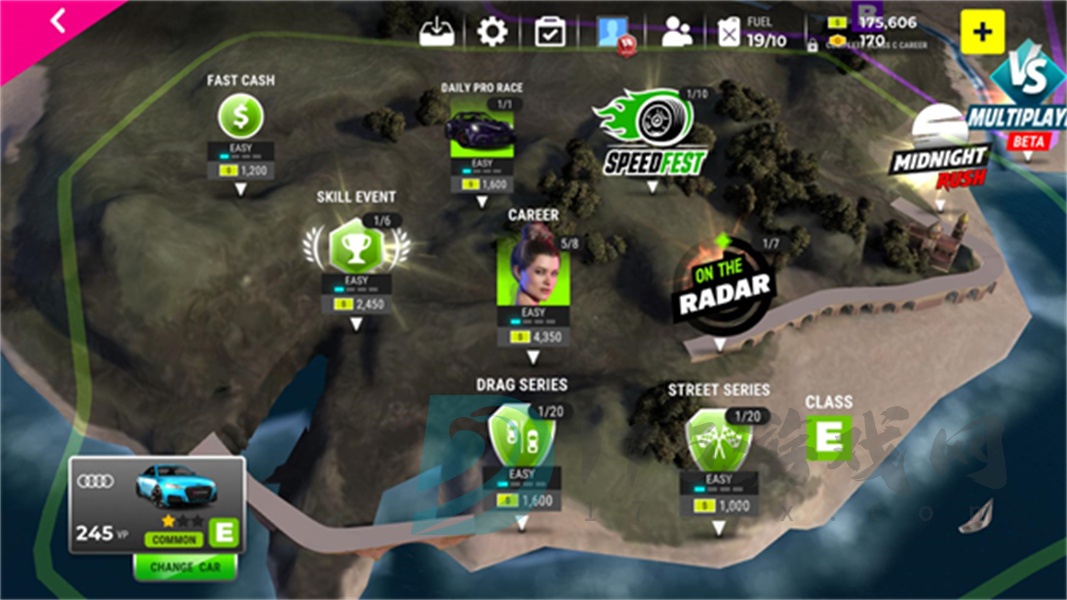Open the friends list icon

pyautogui.click(x=677, y=32)
